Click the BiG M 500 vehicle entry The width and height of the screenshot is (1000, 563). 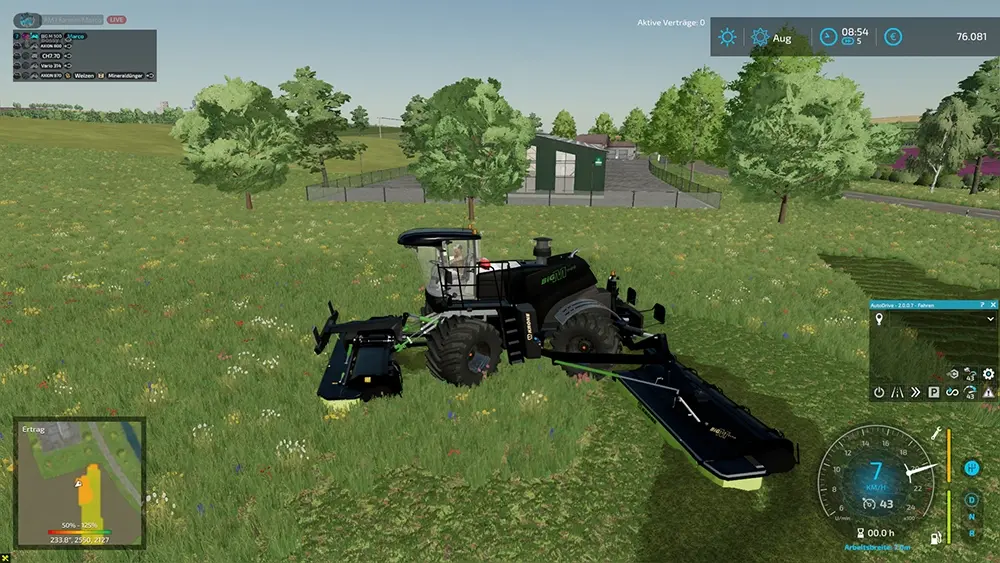click(x=50, y=36)
